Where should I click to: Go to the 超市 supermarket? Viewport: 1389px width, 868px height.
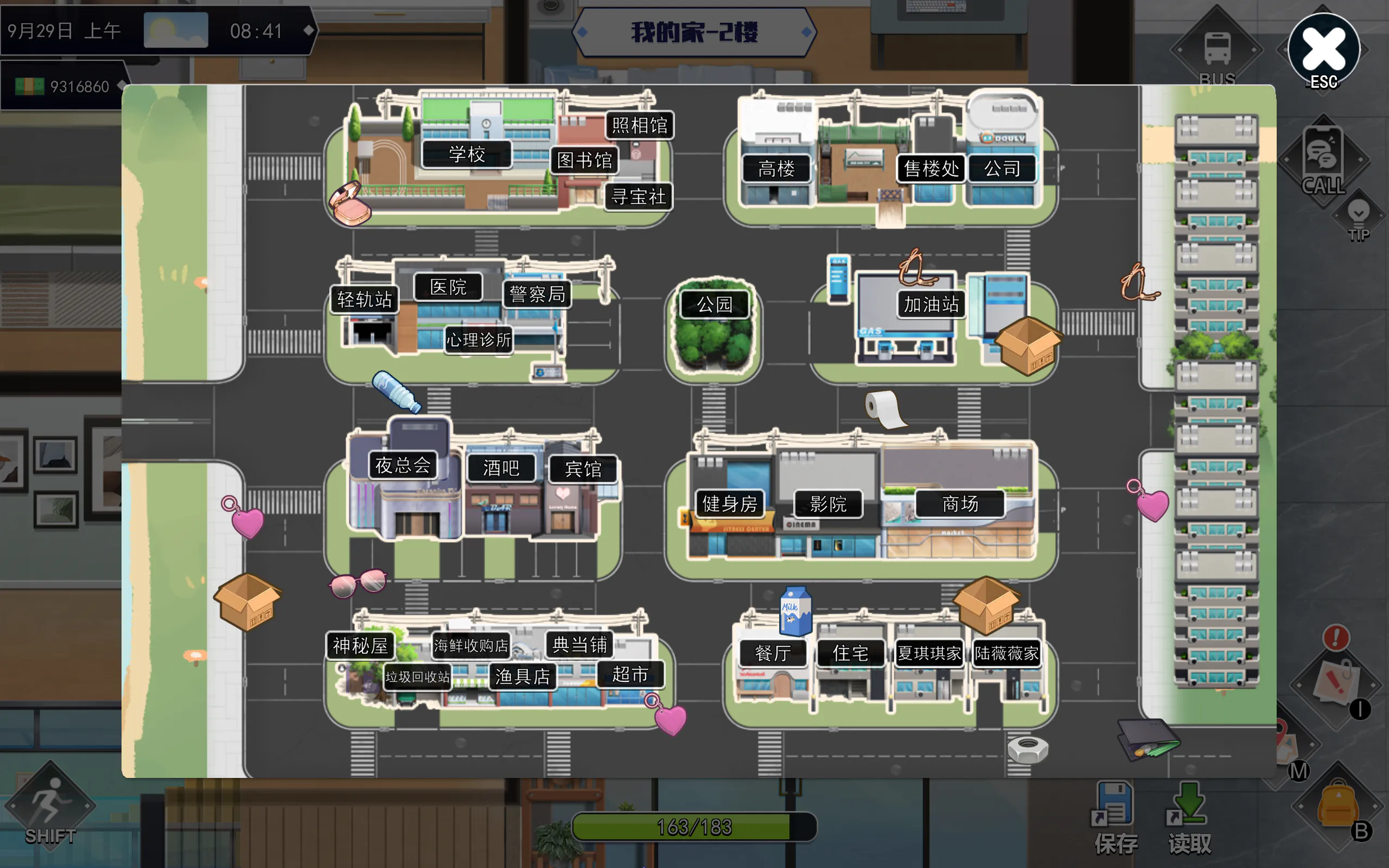[x=630, y=674]
